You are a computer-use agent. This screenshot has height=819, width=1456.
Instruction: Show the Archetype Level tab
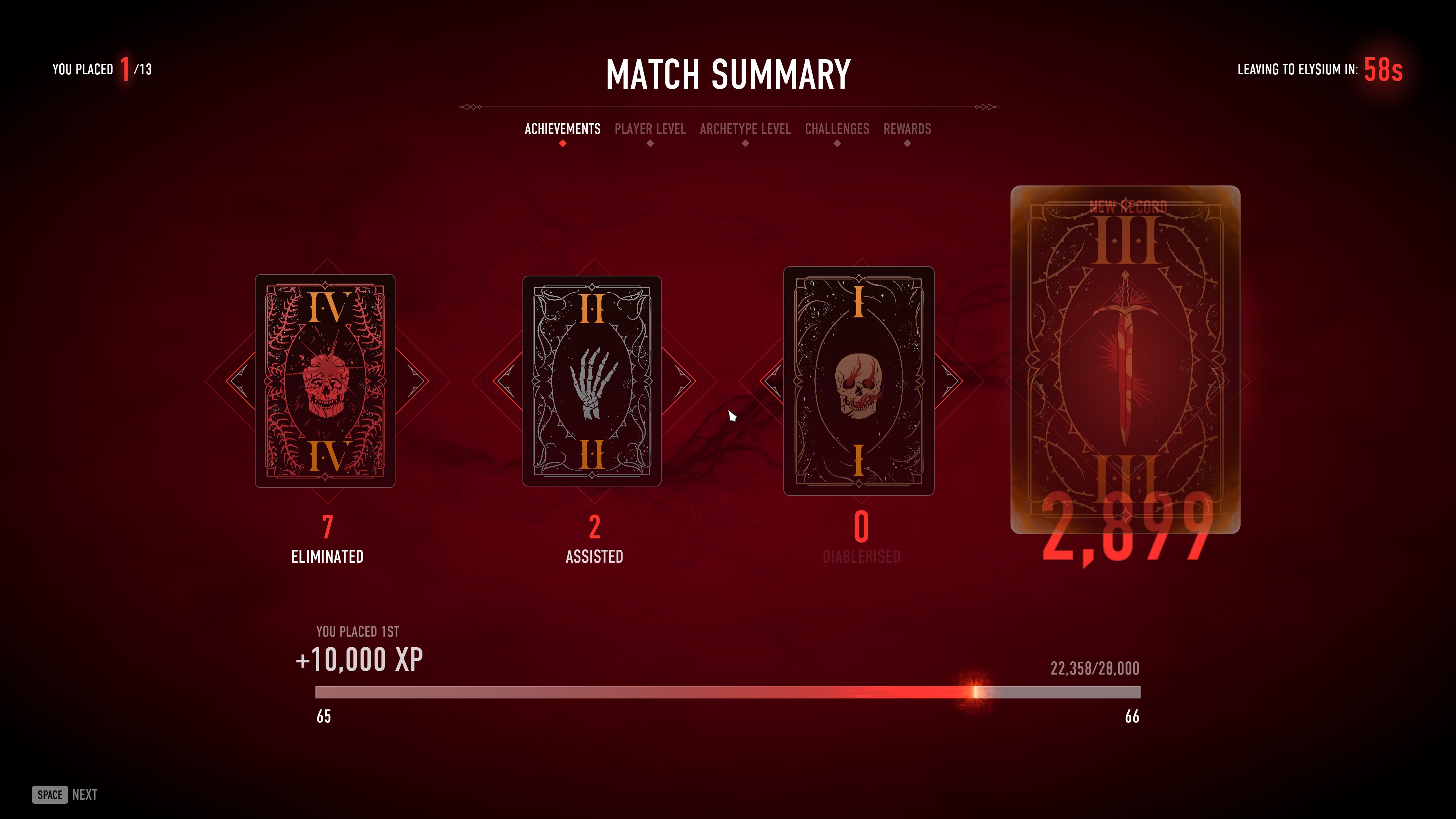pos(745,129)
